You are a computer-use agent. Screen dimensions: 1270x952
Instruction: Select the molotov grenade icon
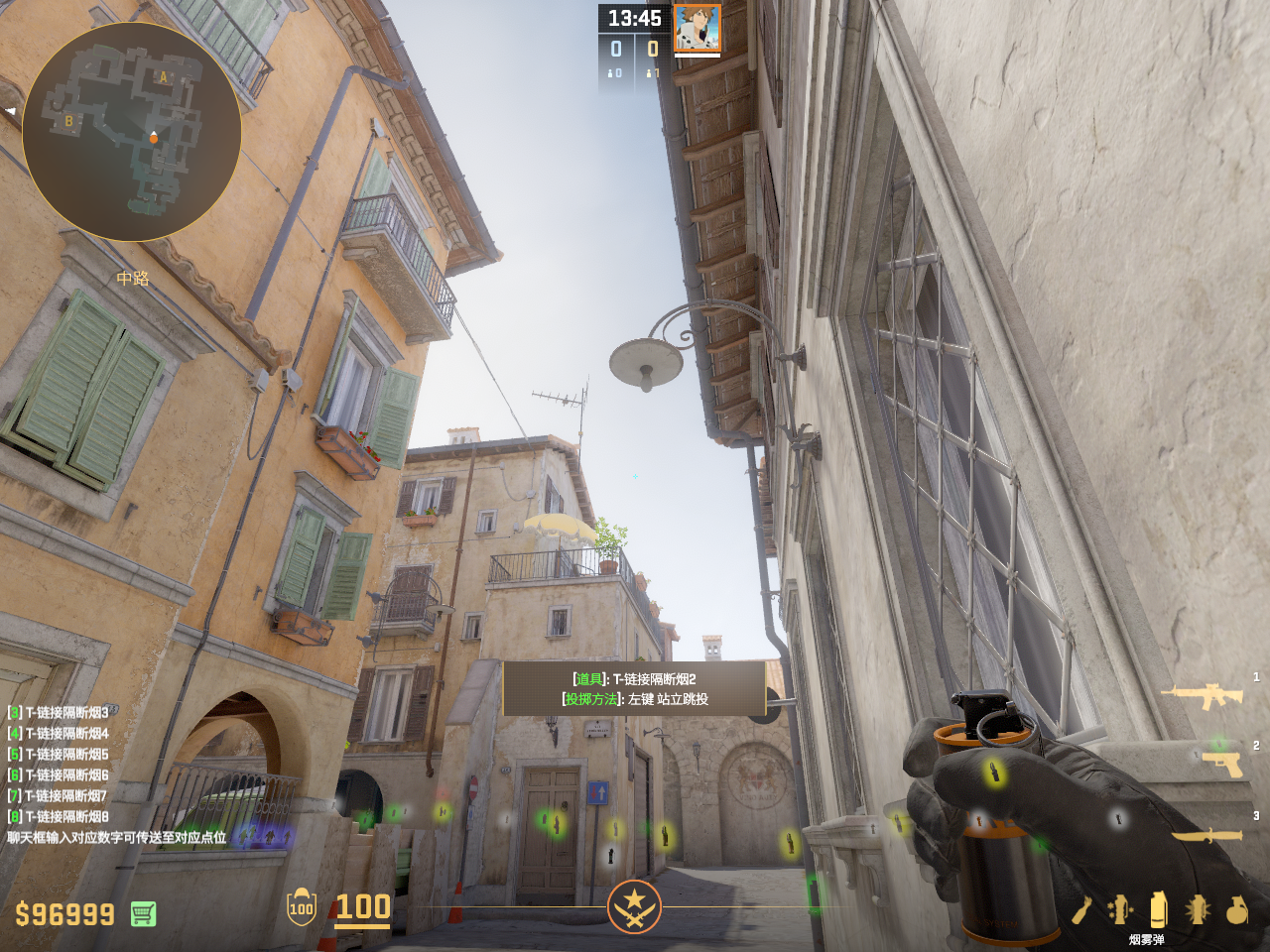tap(1082, 909)
